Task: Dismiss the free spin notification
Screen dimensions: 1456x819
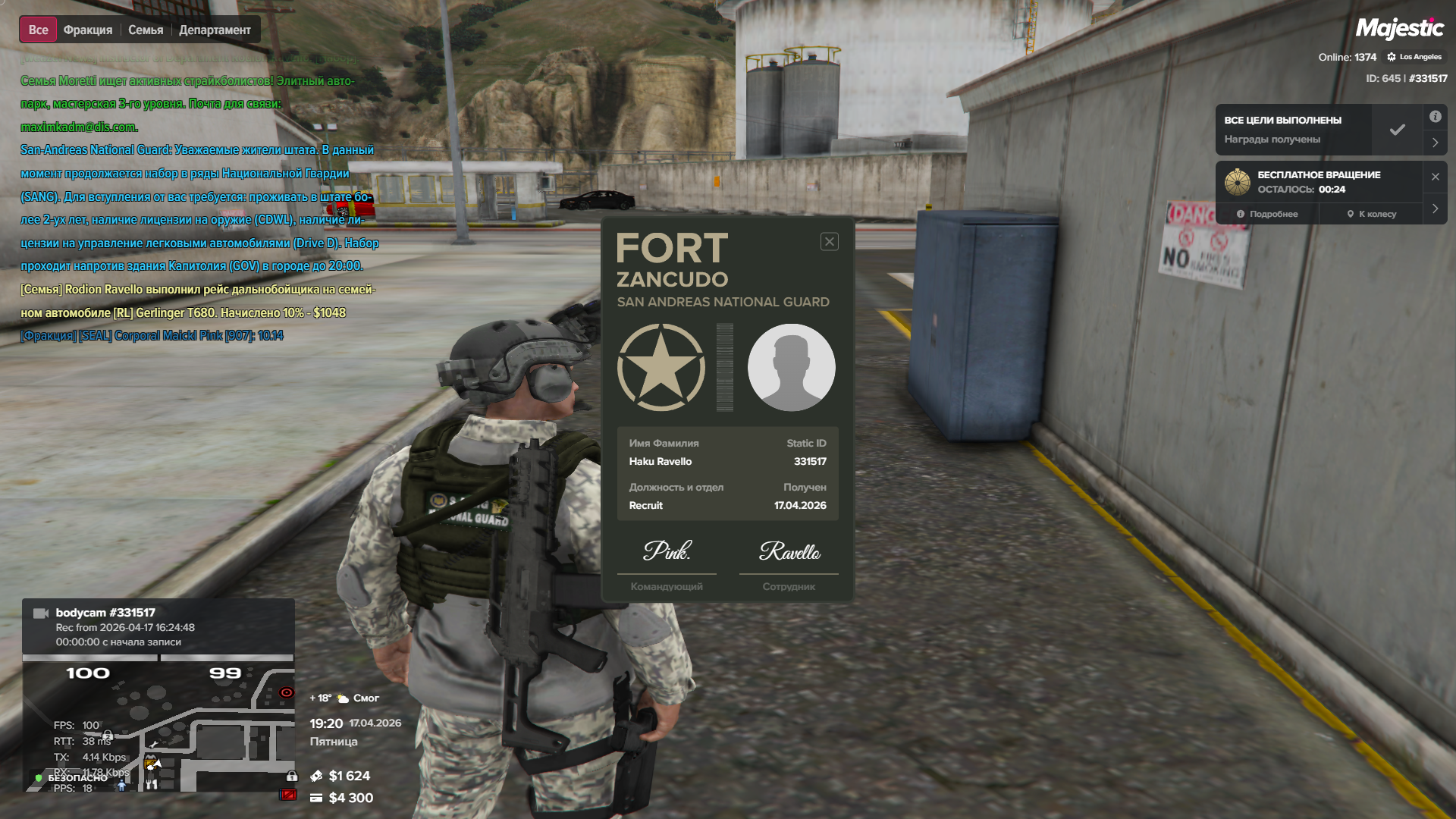Action: [1436, 177]
